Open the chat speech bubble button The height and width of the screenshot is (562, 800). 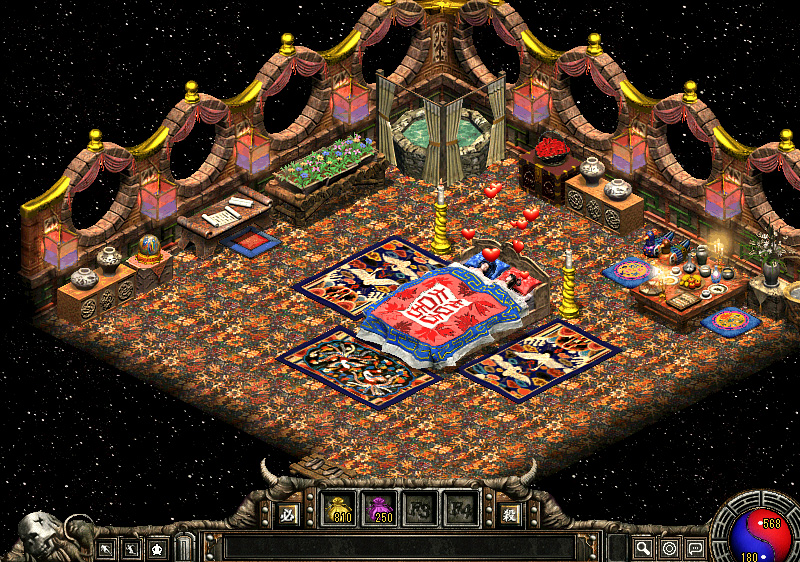click(x=695, y=548)
